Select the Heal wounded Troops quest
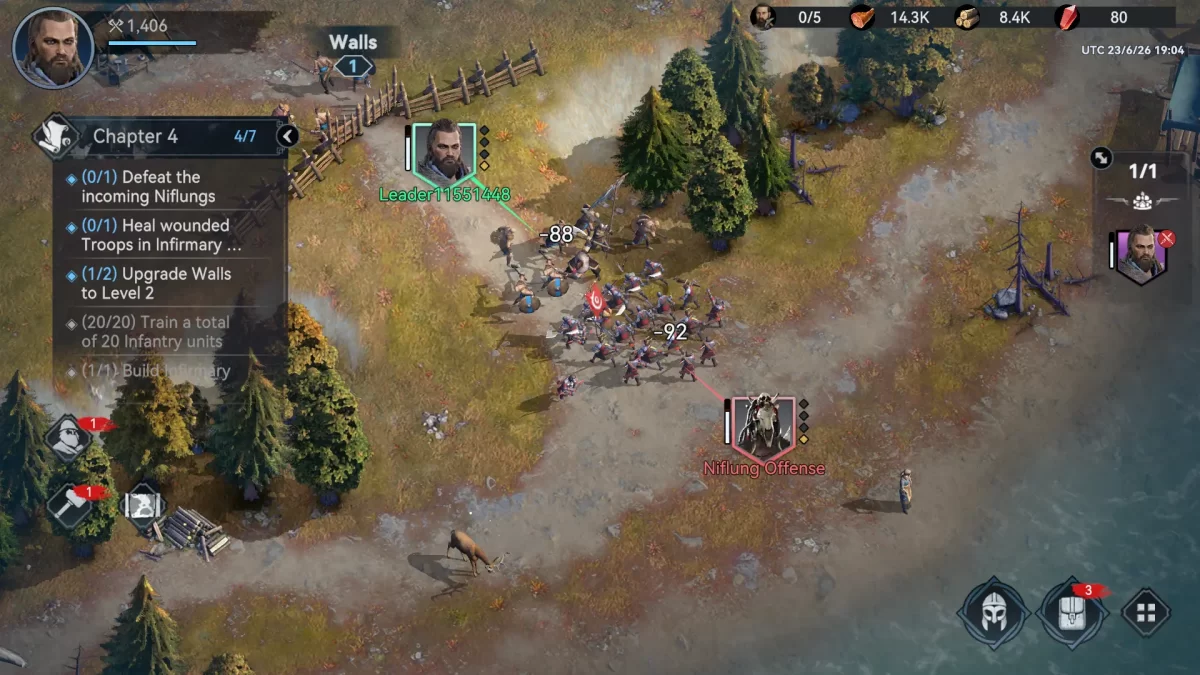This screenshot has height=675, width=1200. pyautogui.click(x=158, y=235)
